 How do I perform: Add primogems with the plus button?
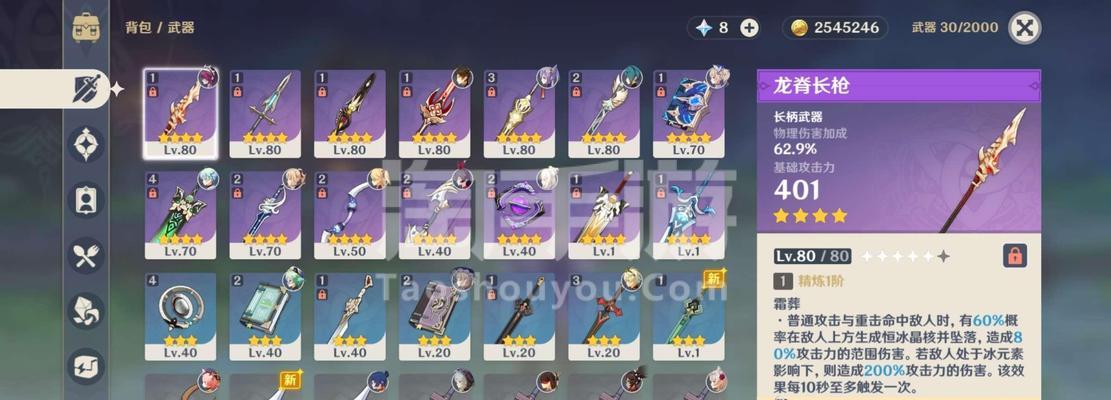749,28
